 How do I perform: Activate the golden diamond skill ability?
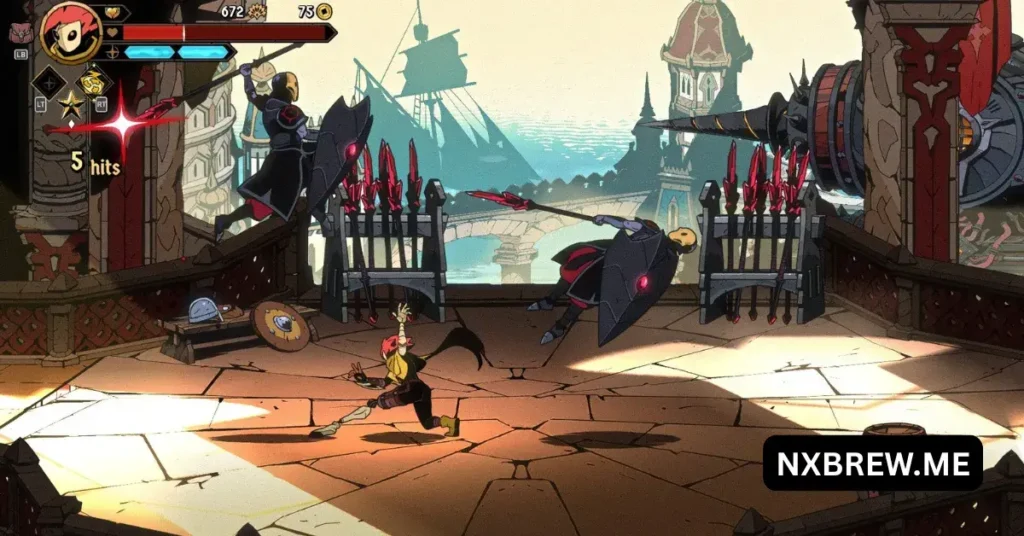pos(94,82)
